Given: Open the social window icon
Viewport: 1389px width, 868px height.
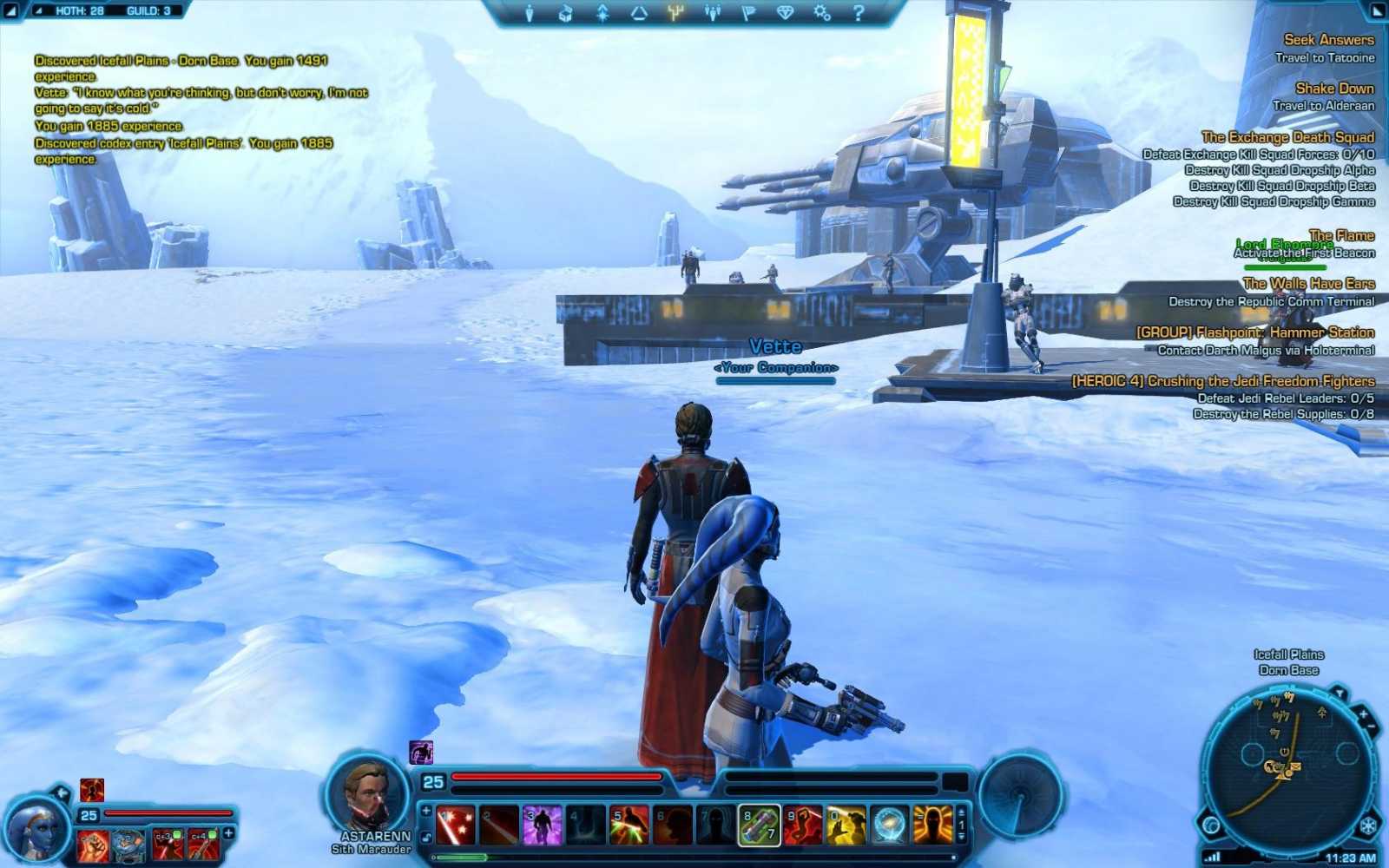Looking at the screenshot, I should [714, 13].
